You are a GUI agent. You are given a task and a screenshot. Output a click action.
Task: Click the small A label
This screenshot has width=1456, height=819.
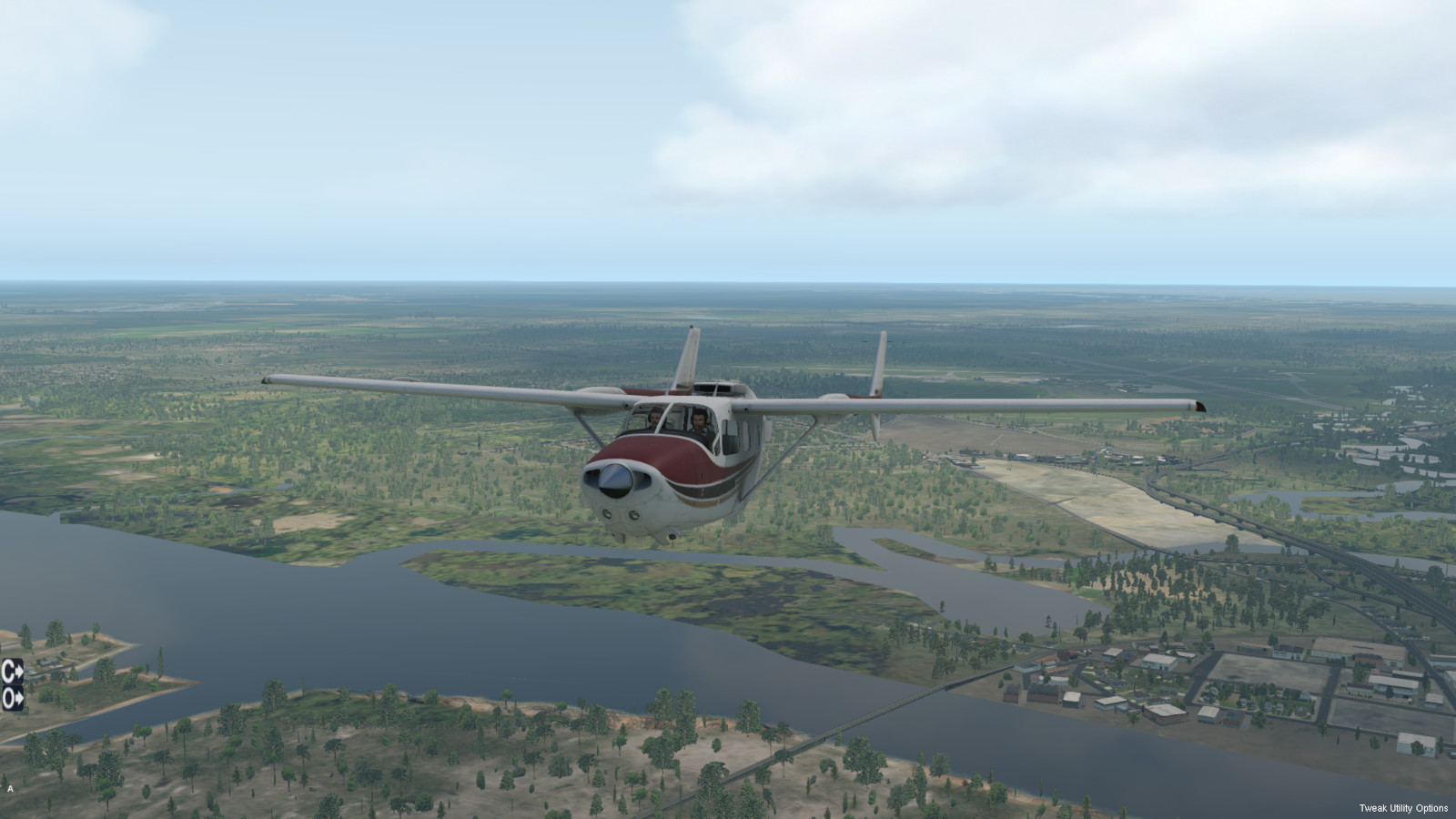[x=10, y=789]
